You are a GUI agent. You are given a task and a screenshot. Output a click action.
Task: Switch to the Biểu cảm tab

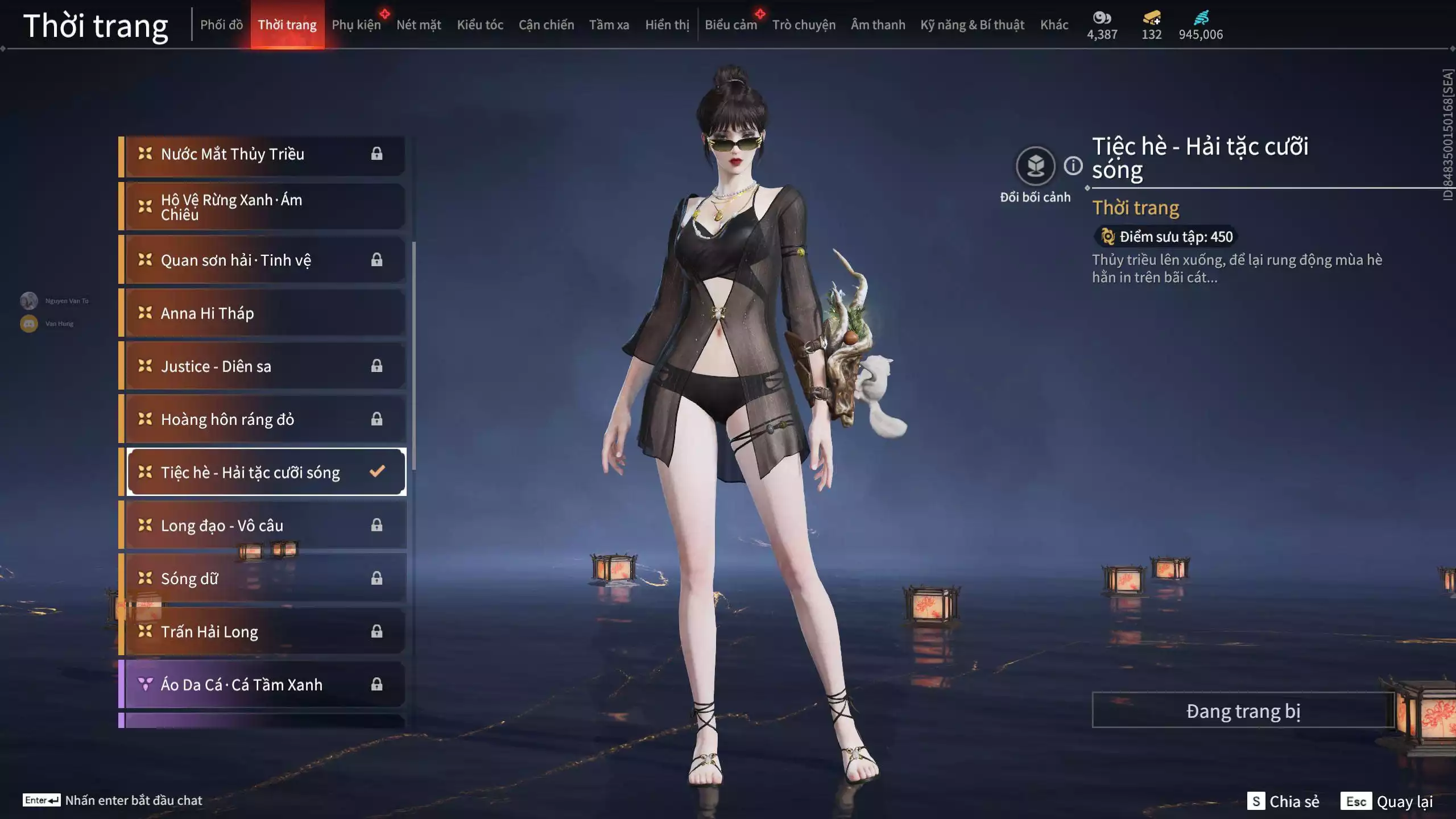click(730, 25)
